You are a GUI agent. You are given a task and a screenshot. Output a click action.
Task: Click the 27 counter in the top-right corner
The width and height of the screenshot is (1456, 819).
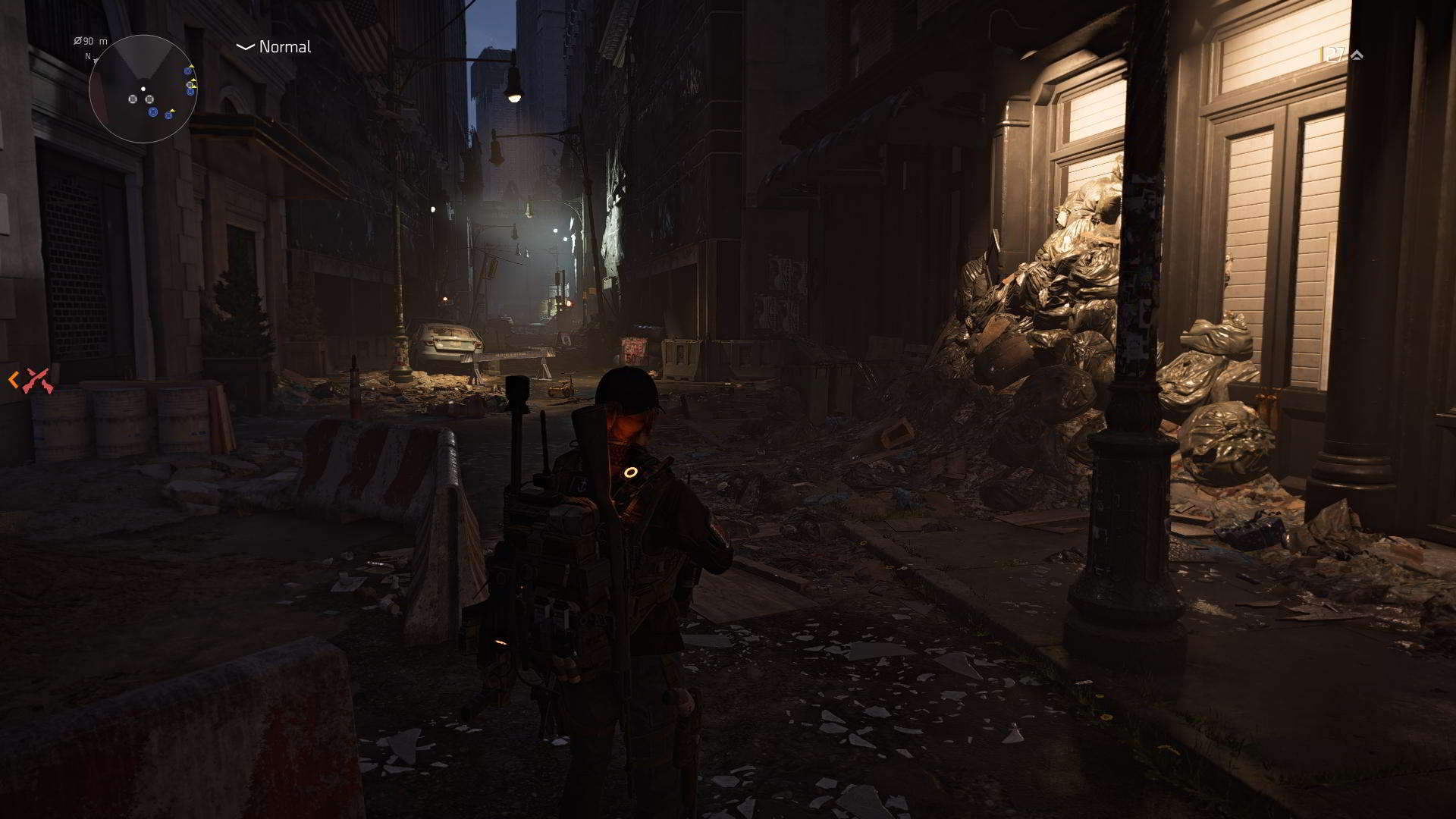pos(1334,52)
